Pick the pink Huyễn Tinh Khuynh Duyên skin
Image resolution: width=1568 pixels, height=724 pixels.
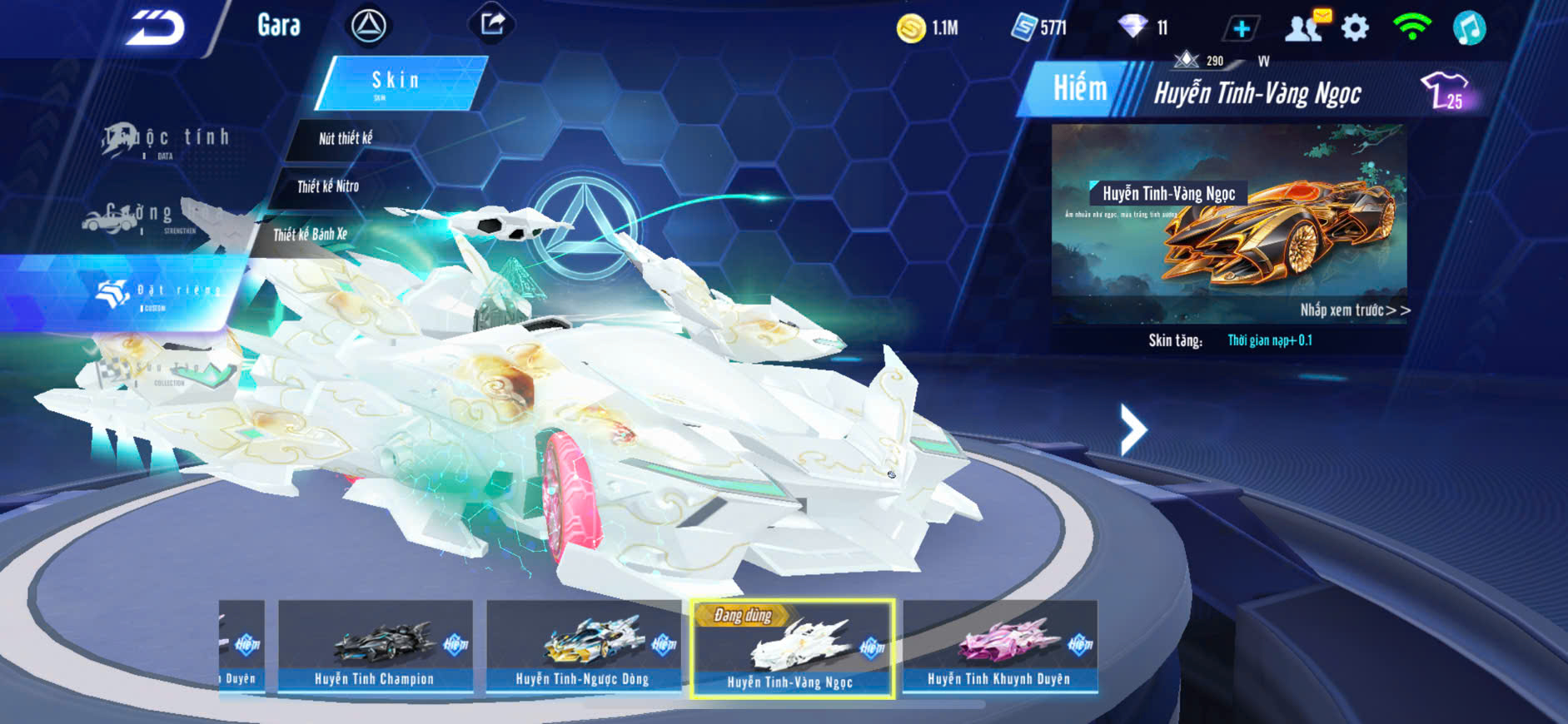[x=999, y=647]
